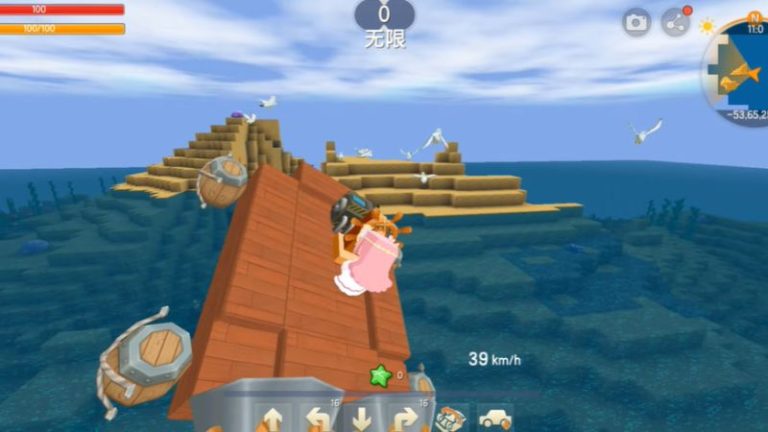768x432 pixels.
Task: Select the treasure chest hotbar slot
Action: (x=451, y=418)
